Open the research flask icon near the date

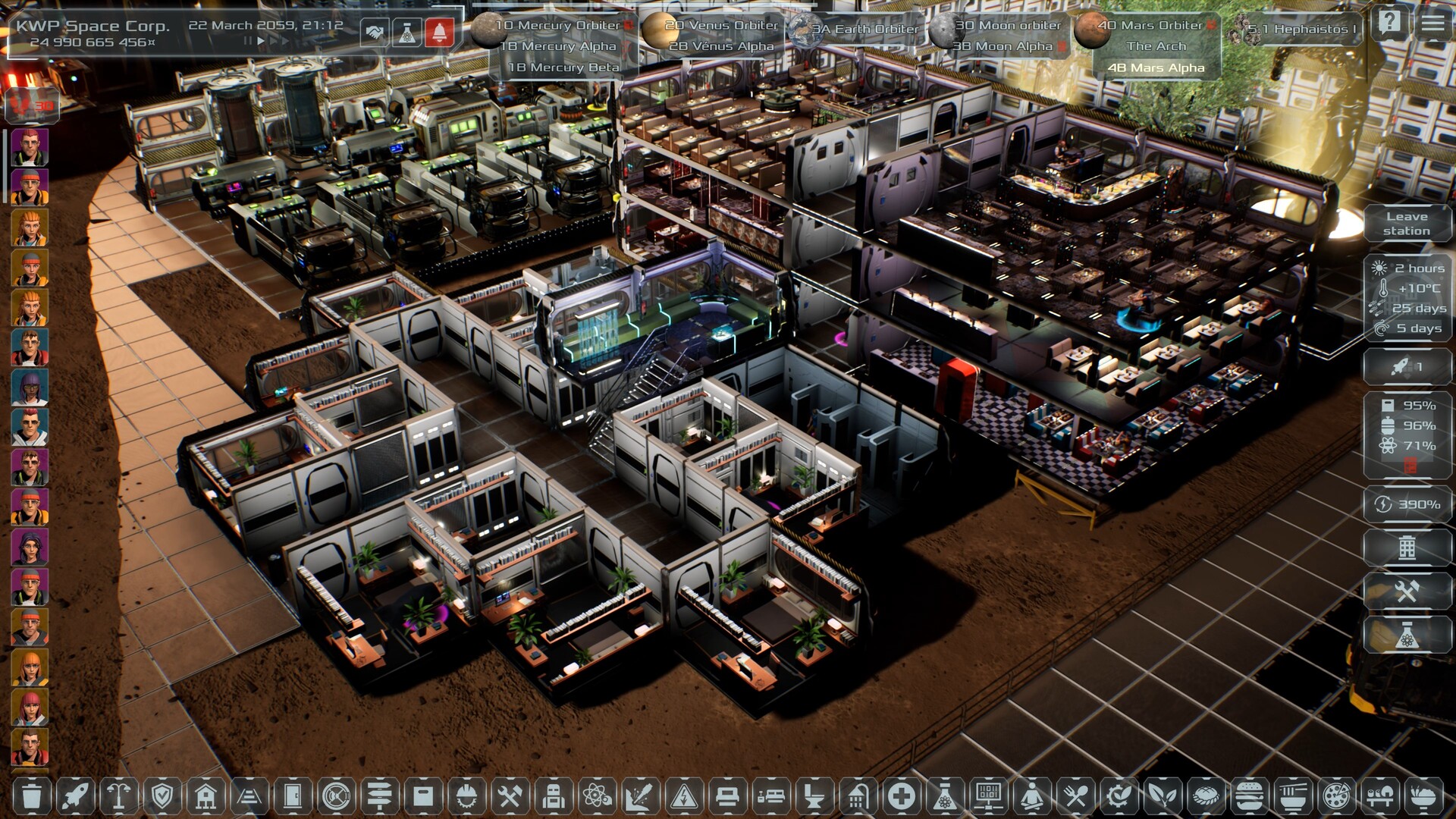[407, 33]
